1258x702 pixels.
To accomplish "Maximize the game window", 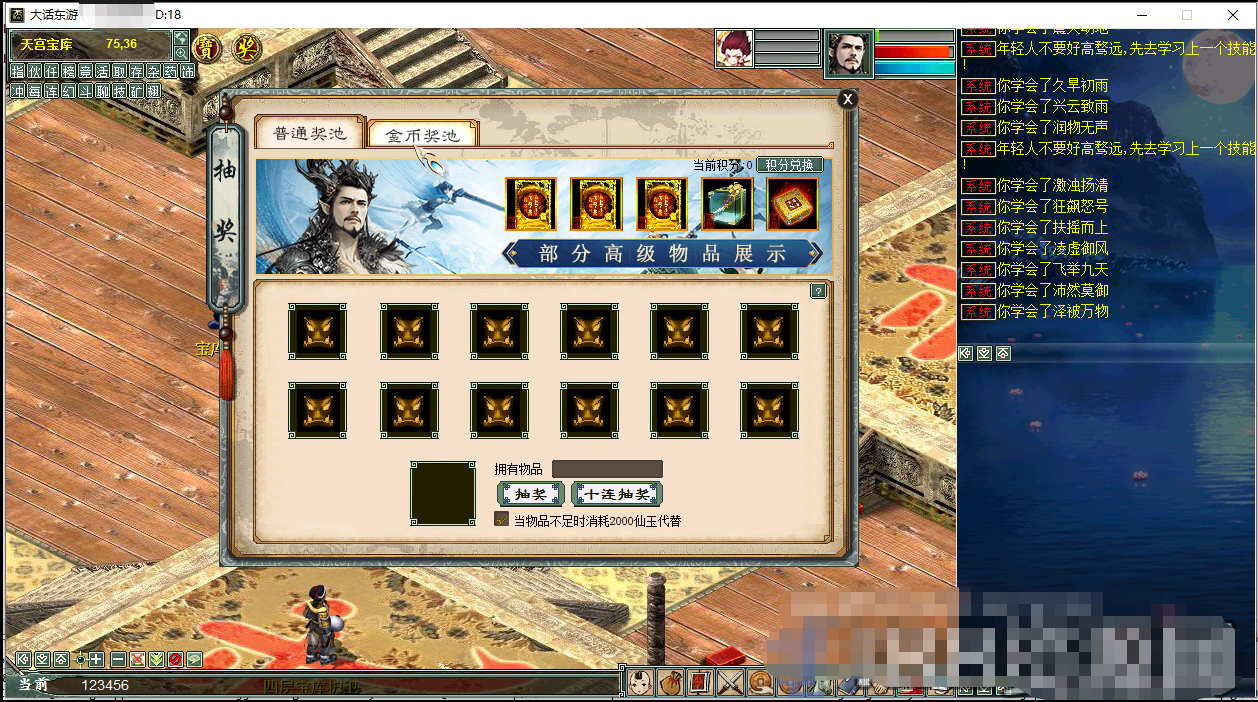I will coord(1187,15).
